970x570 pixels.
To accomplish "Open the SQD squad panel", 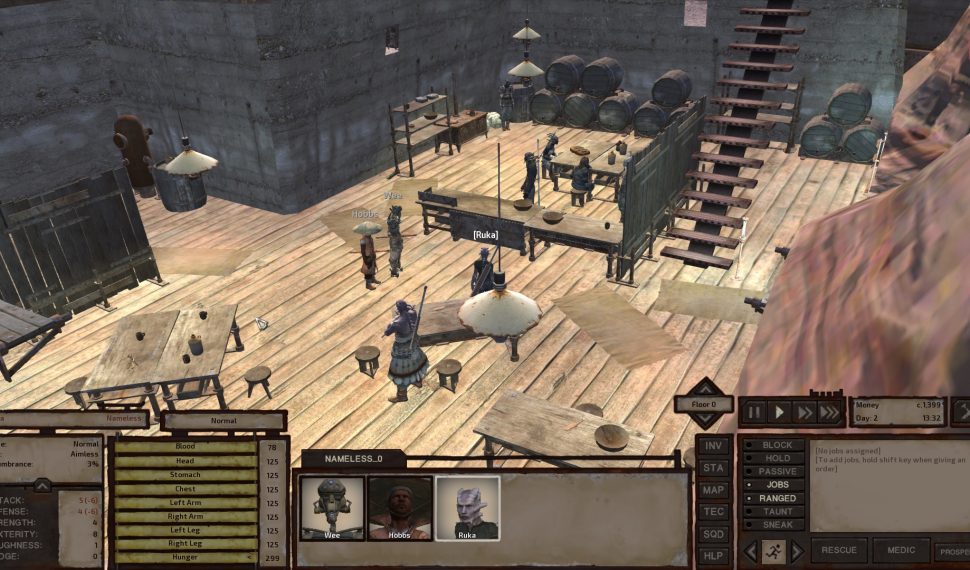I will coord(713,534).
